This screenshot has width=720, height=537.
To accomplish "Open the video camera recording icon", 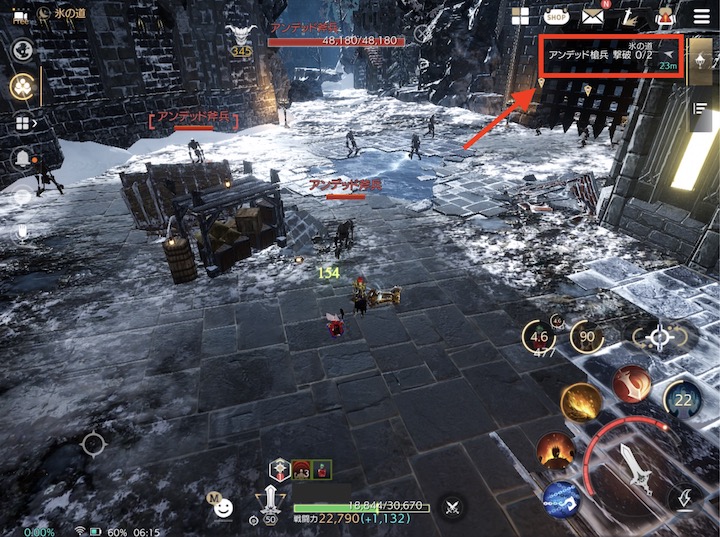I will [x=19, y=15].
